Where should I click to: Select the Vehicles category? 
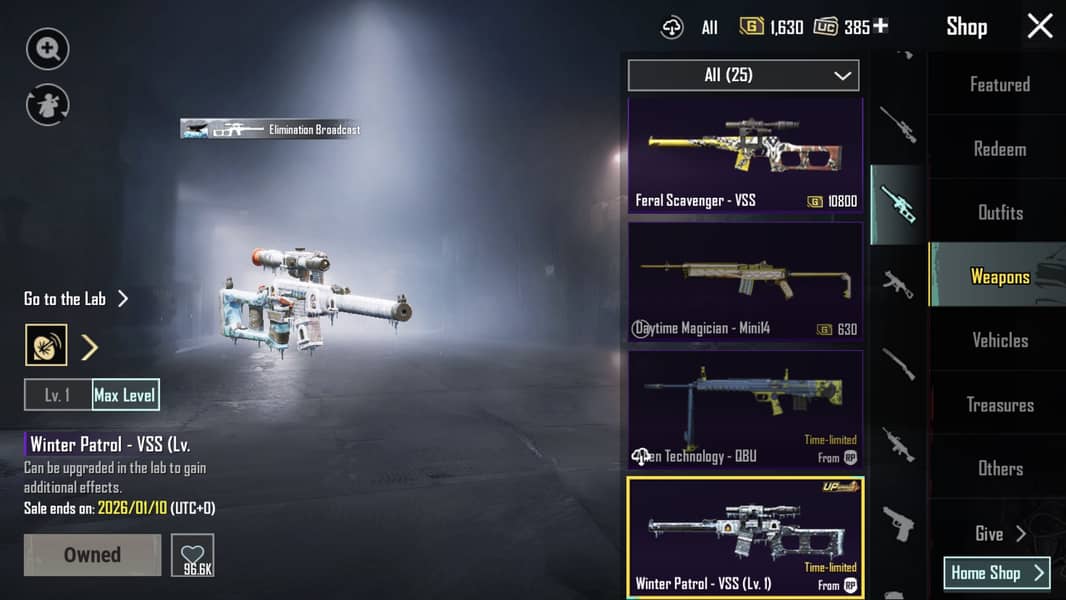[999, 340]
